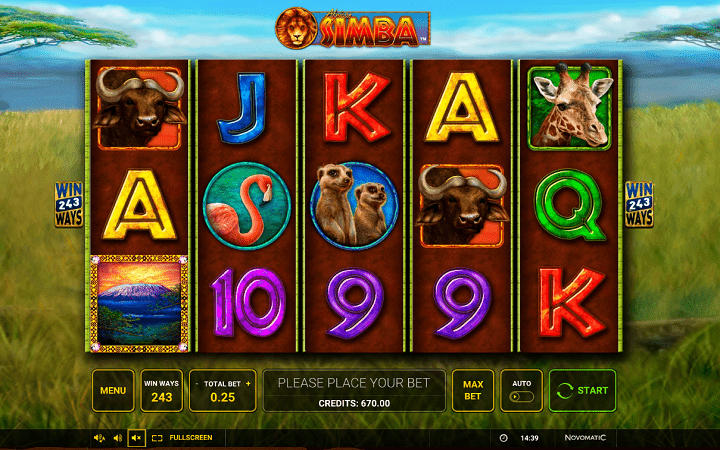Select the MAX BET button
The width and height of the screenshot is (720, 450).
point(473,390)
